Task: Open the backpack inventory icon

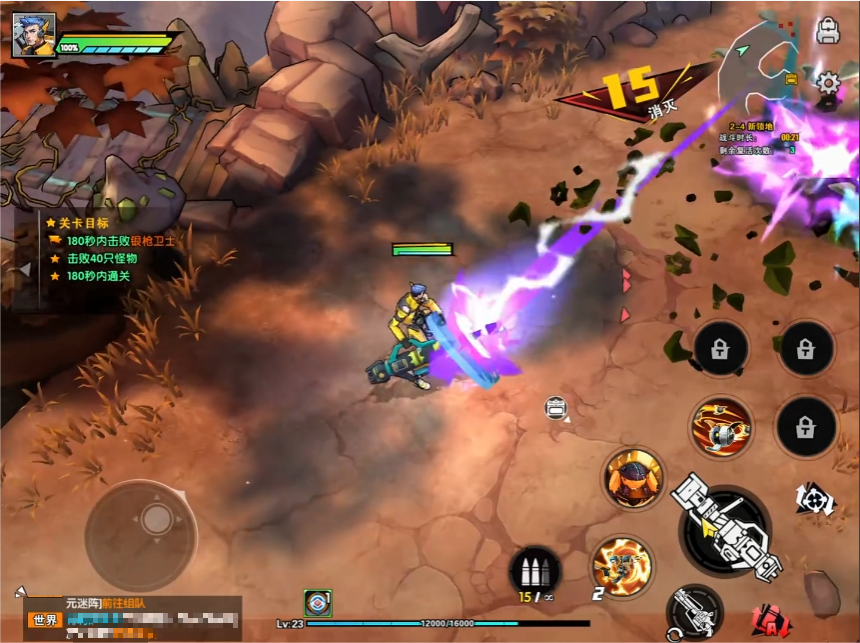Action: (827, 31)
